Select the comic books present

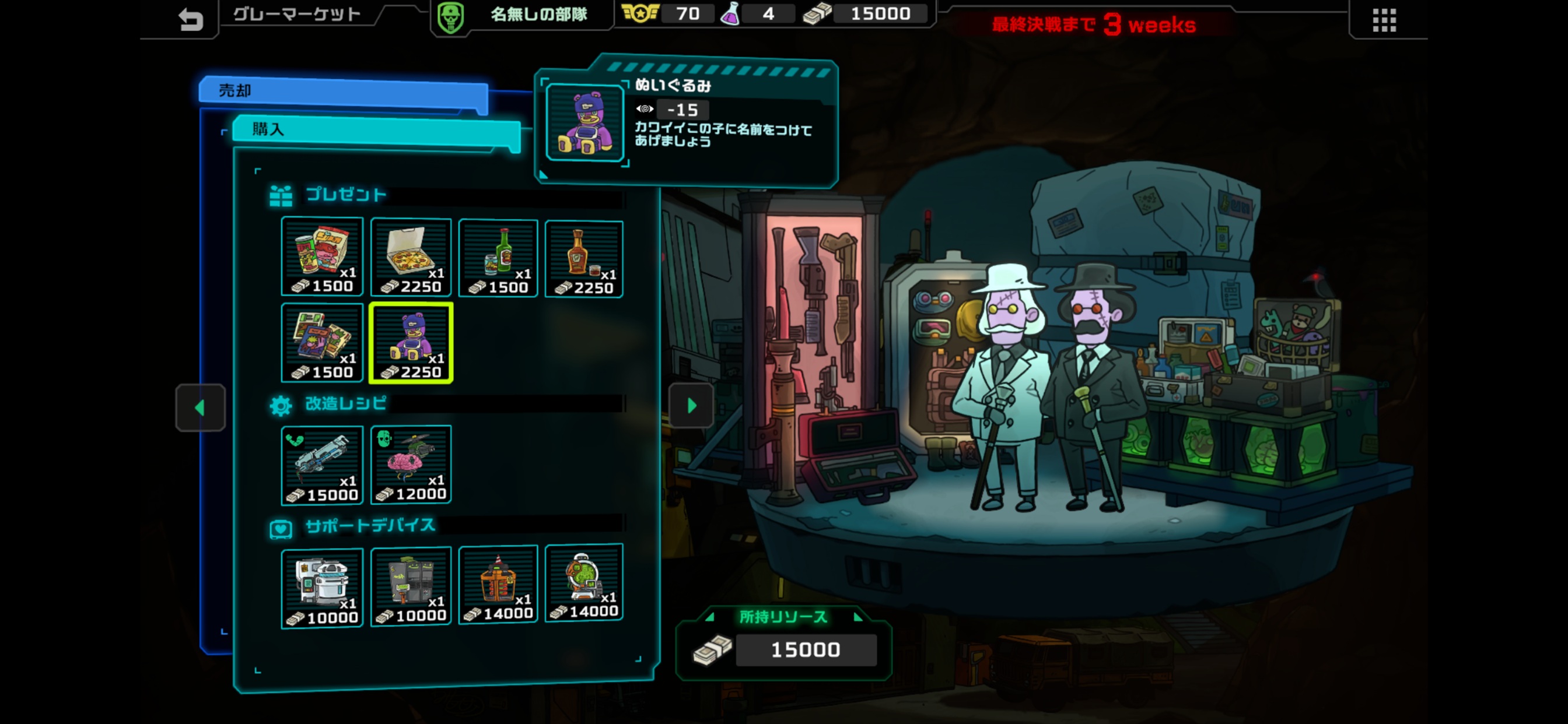322,343
